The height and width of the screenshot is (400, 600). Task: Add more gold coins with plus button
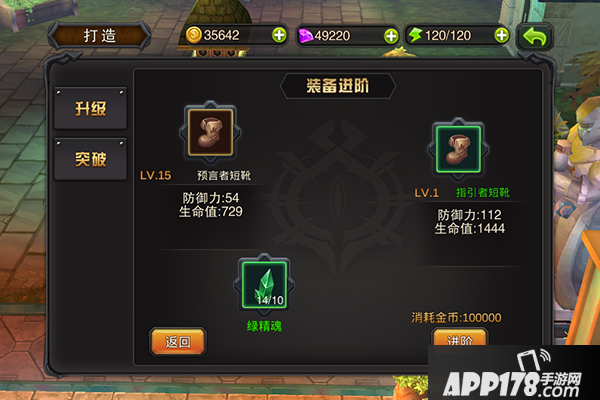(x=278, y=35)
